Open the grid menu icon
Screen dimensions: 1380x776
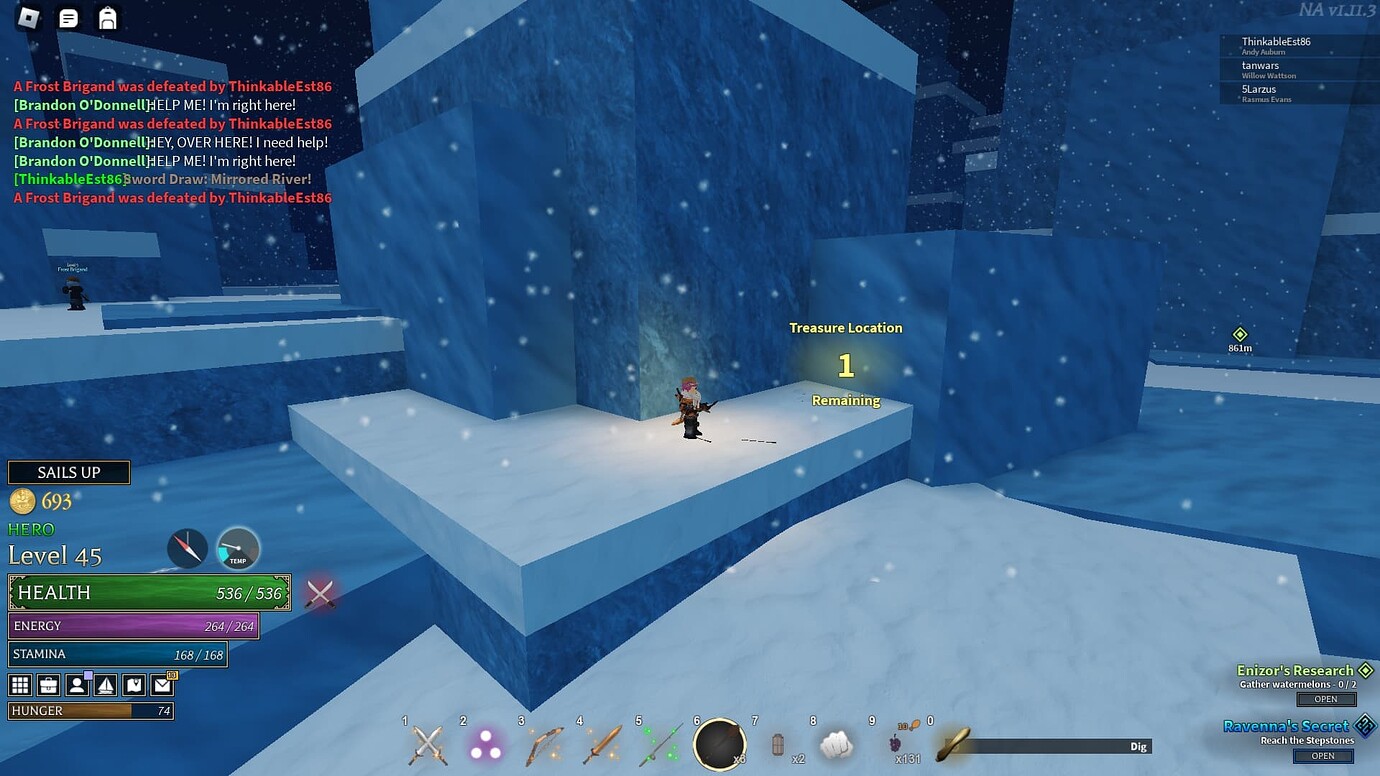(x=20, y=685)
